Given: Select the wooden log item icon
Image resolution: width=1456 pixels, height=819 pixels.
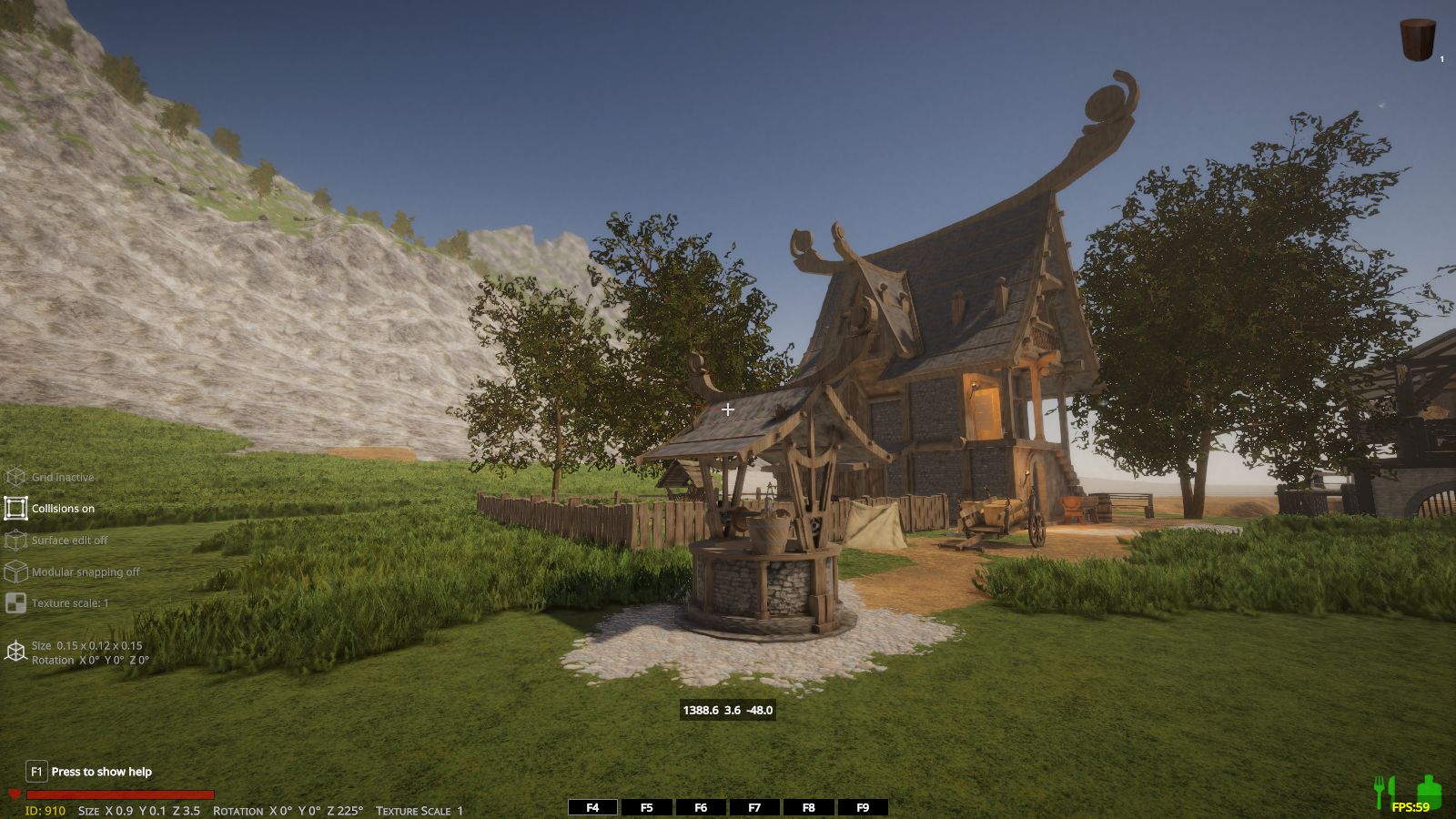Looking at the screenshot, I should (x=1417, y=40).
